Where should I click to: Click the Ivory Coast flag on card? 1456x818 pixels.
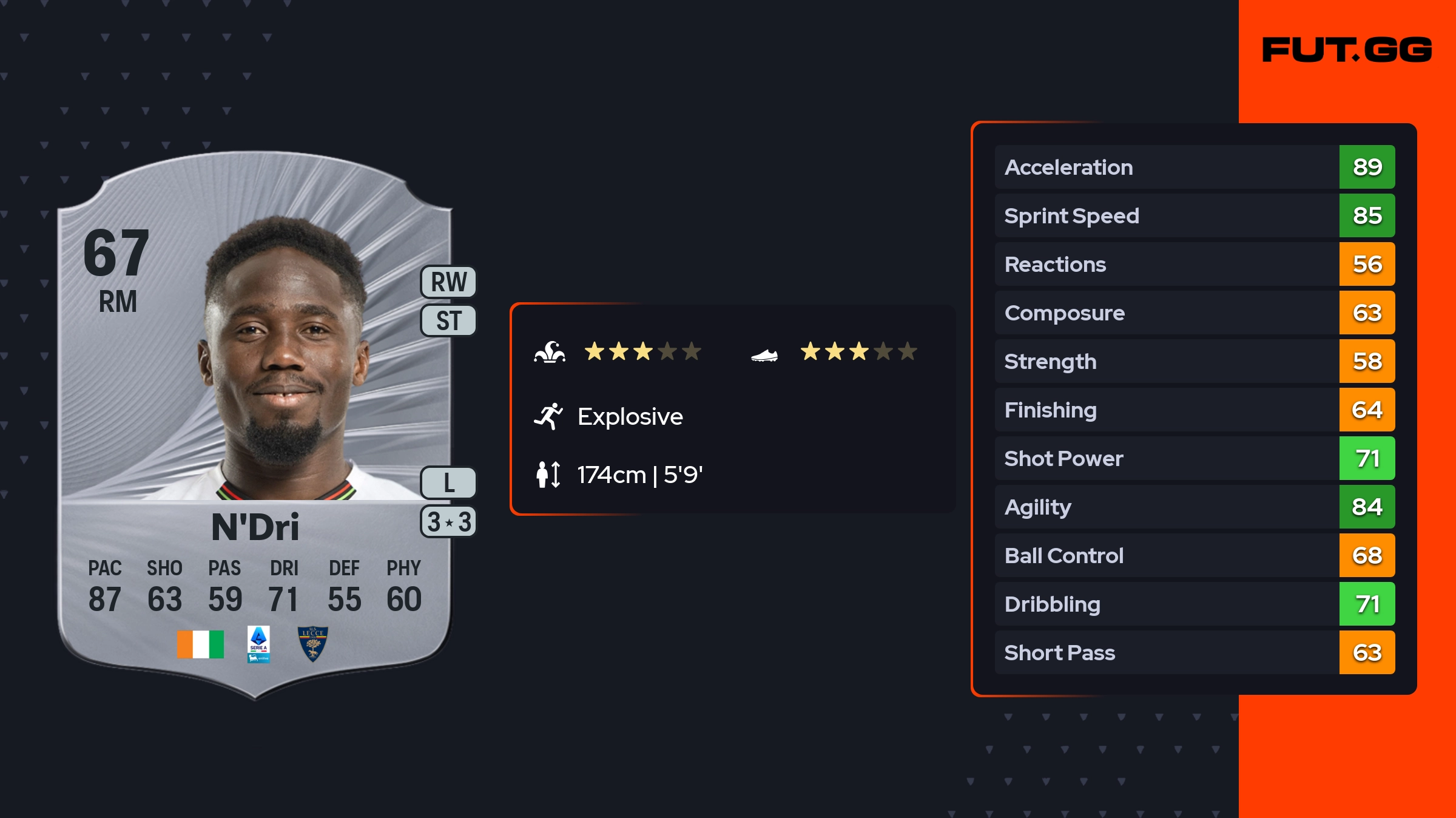200,644
